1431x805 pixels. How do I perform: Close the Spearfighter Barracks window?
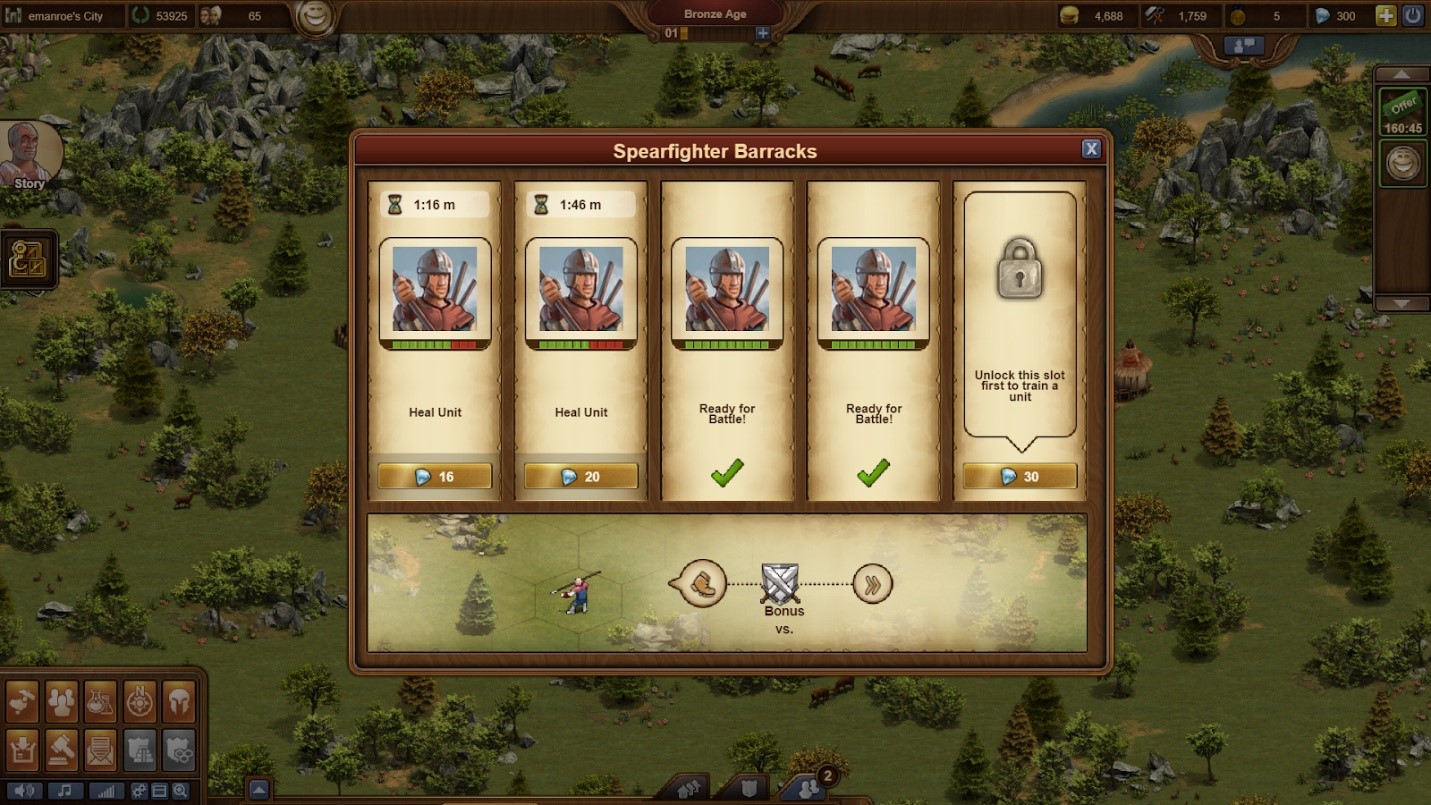tap(1091, 149)
